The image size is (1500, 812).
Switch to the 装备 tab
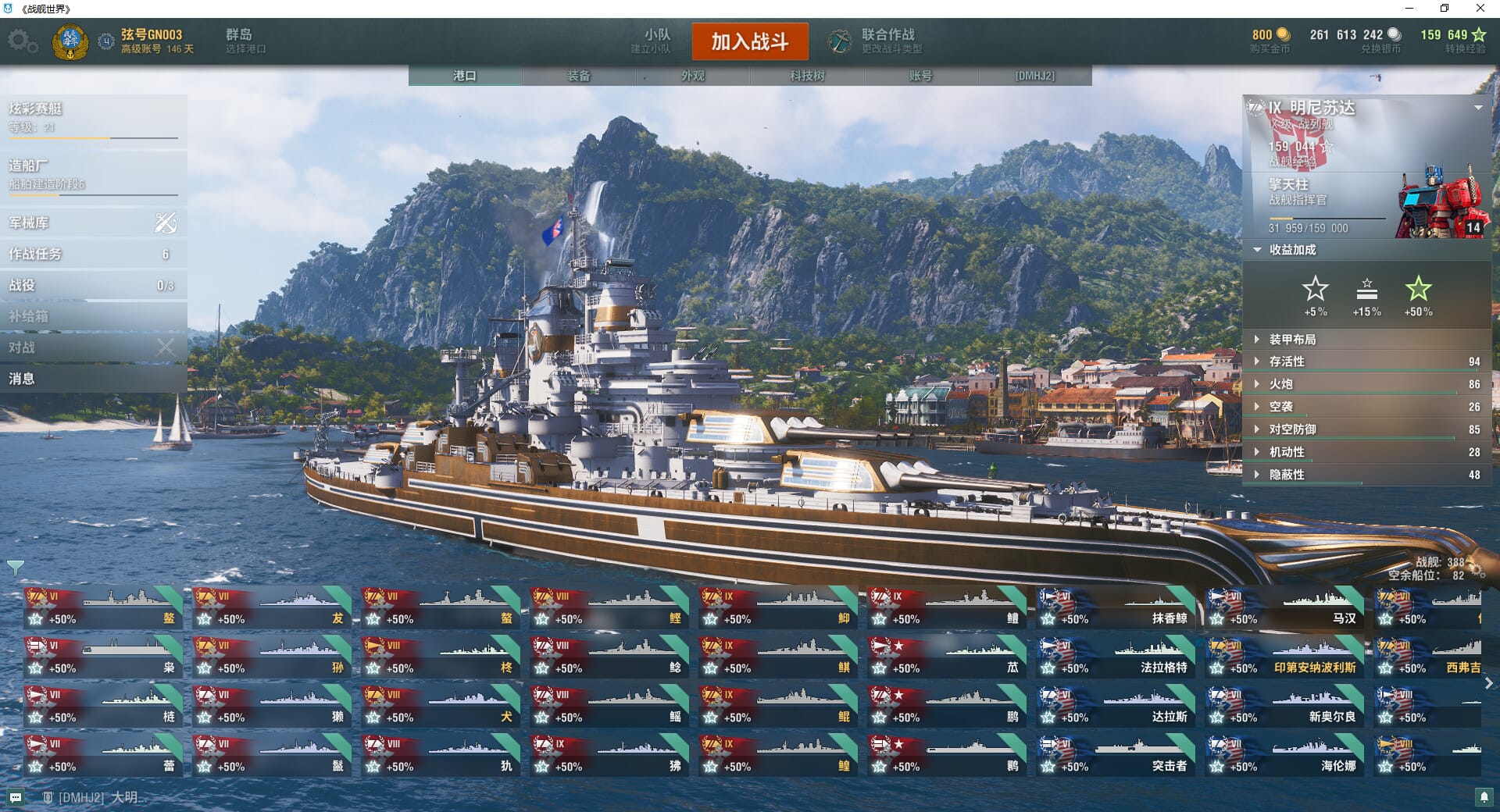[579, 76]
